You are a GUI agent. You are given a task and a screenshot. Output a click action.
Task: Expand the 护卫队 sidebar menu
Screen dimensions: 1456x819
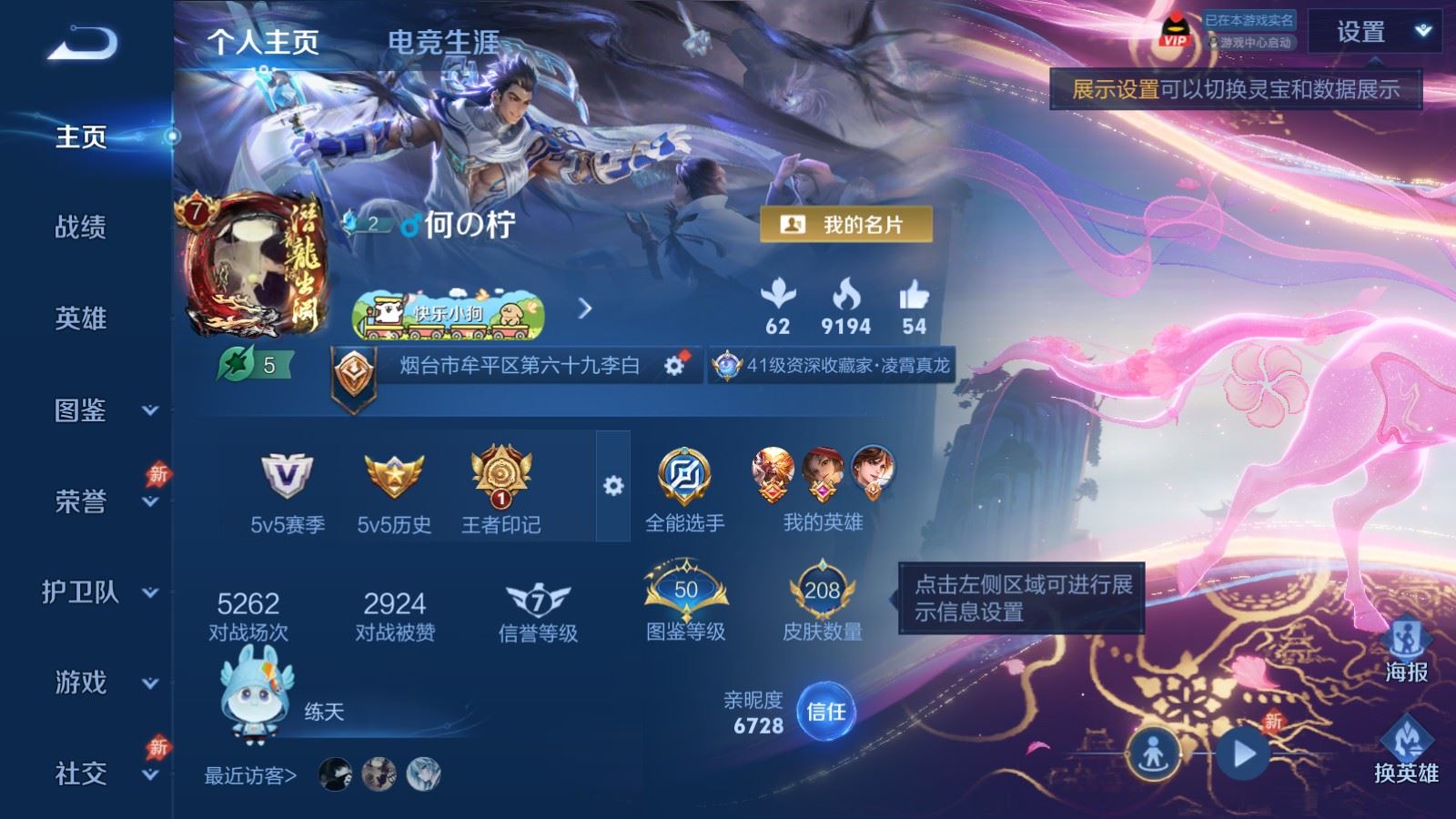(x=100, y=592)
